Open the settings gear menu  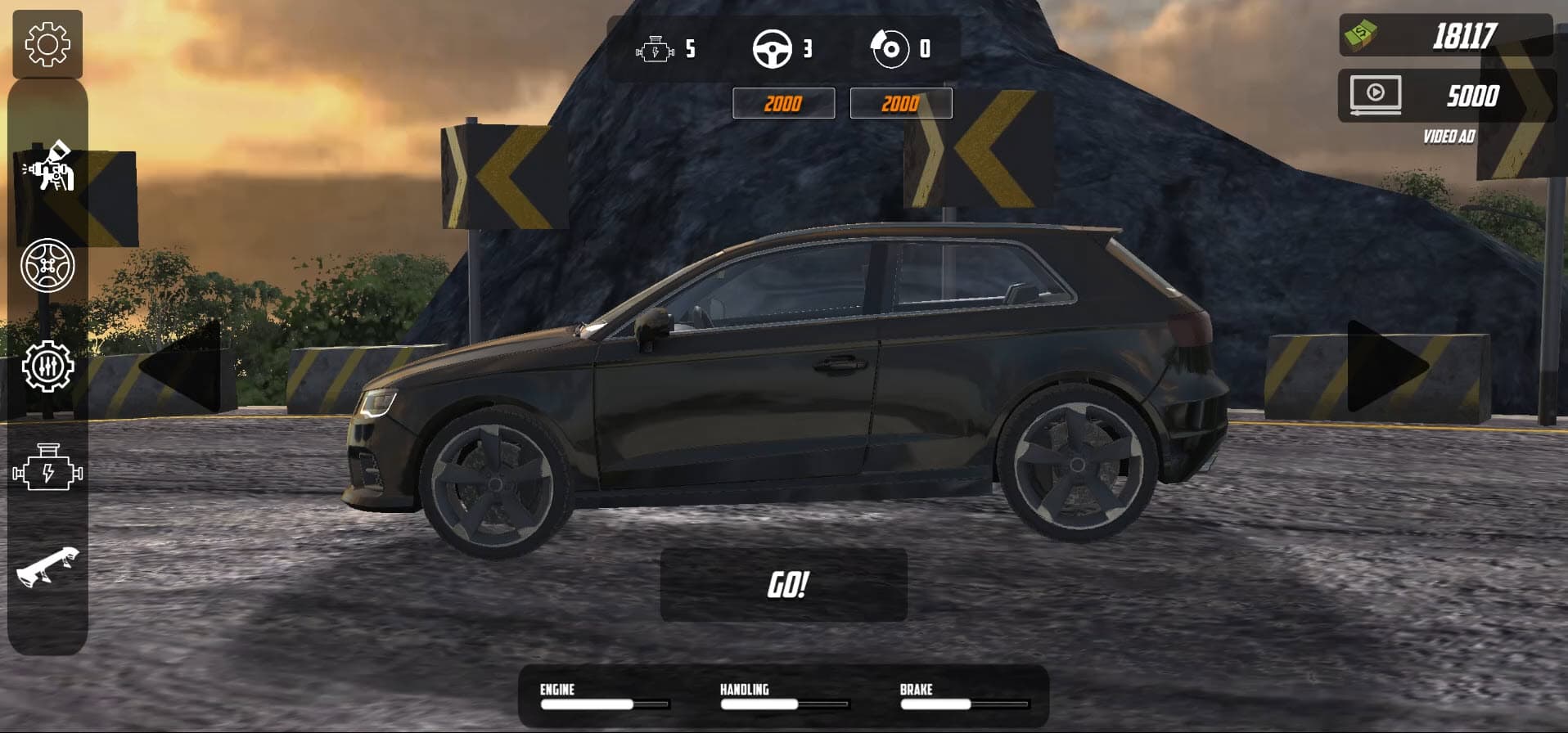point(45,45)
